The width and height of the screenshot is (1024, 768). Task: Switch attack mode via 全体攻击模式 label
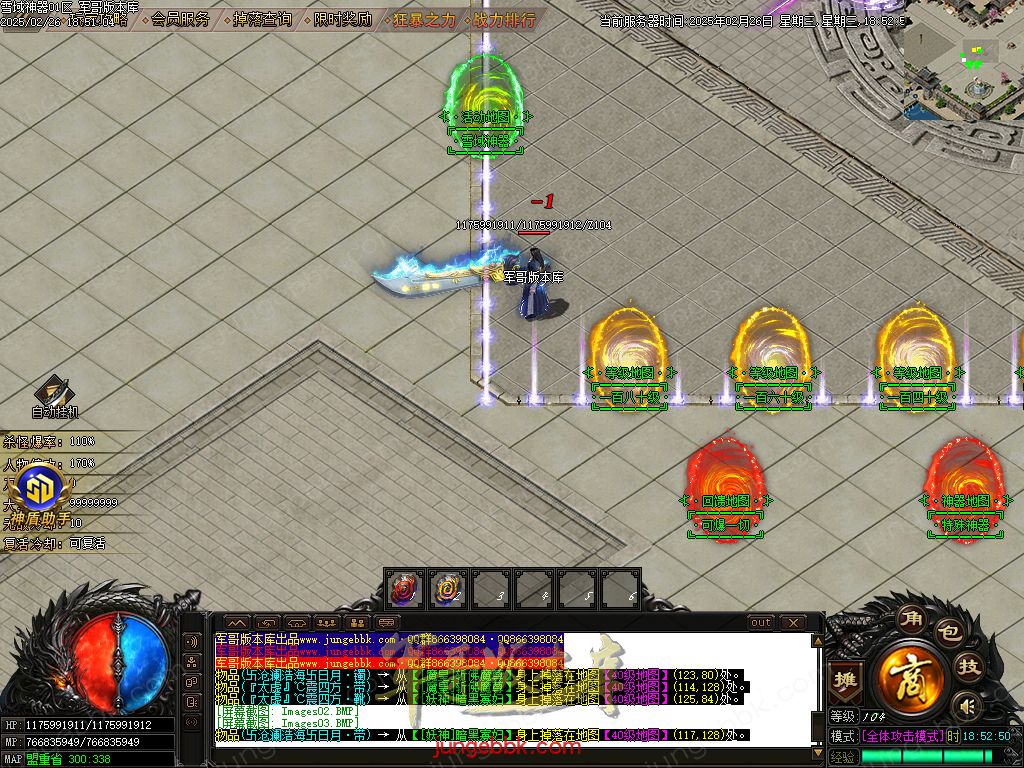point(902,736)
